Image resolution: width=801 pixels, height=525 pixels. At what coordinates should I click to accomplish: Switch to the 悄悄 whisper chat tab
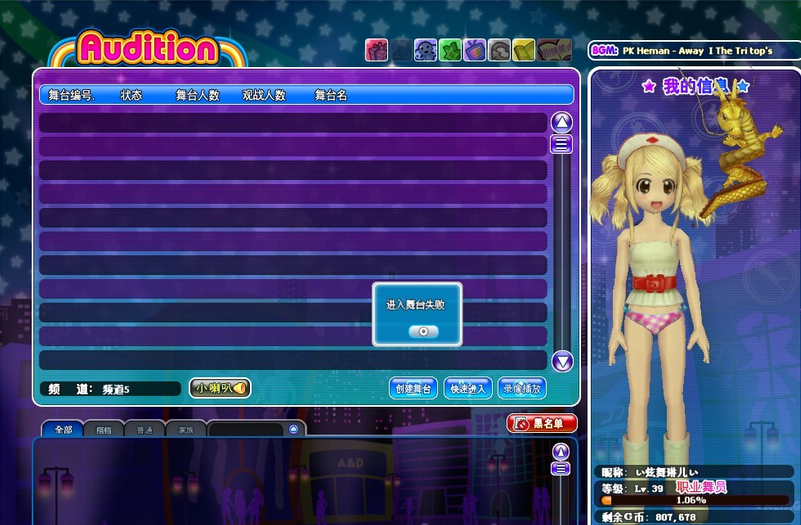pyautogui.click(x=104, y=430)
